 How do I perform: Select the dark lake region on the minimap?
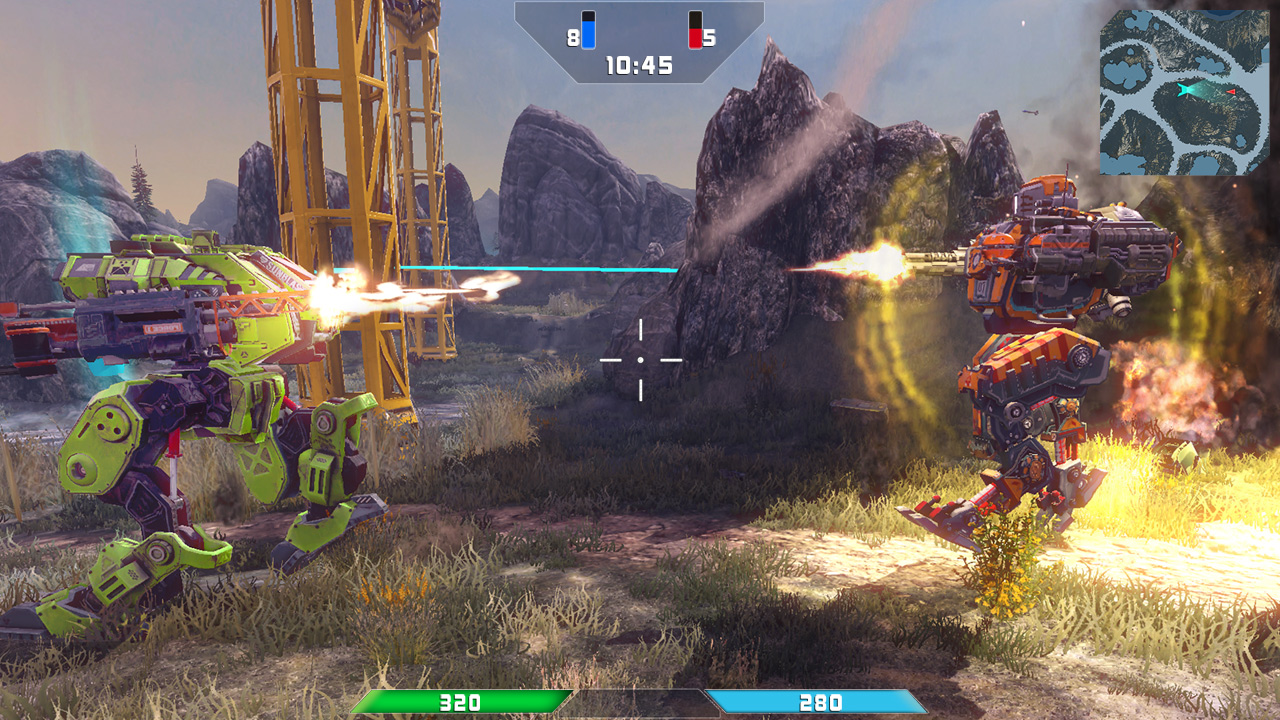pyautogui.click(x=1220, y=14)
